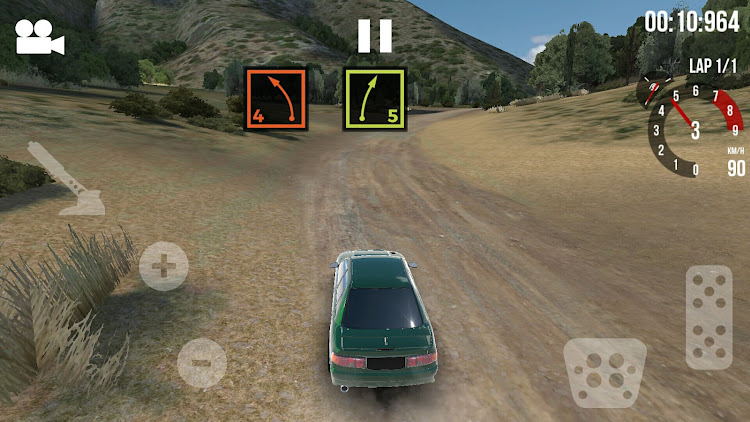Tap the accelerator pedal

709,317
